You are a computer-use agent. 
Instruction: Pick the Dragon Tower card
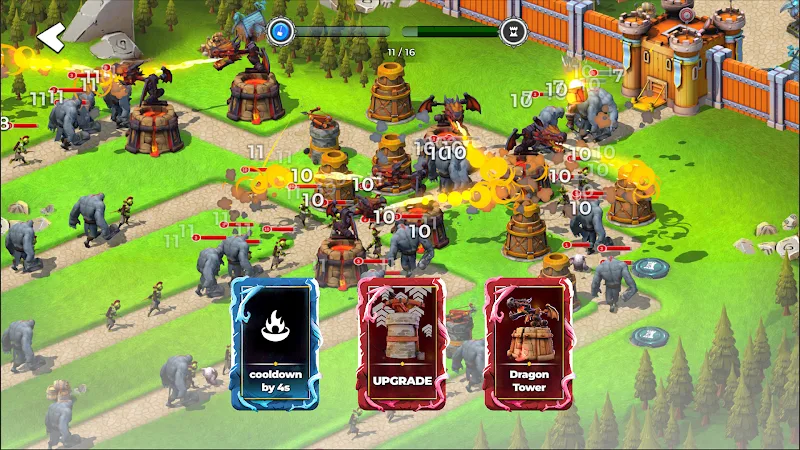[528, 343]
